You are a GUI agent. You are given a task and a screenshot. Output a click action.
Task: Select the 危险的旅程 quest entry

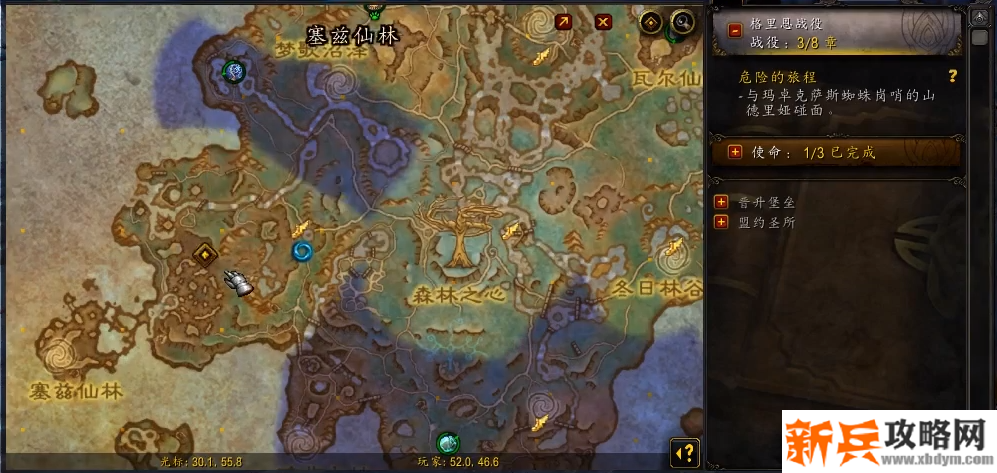(x=775, y=76)
